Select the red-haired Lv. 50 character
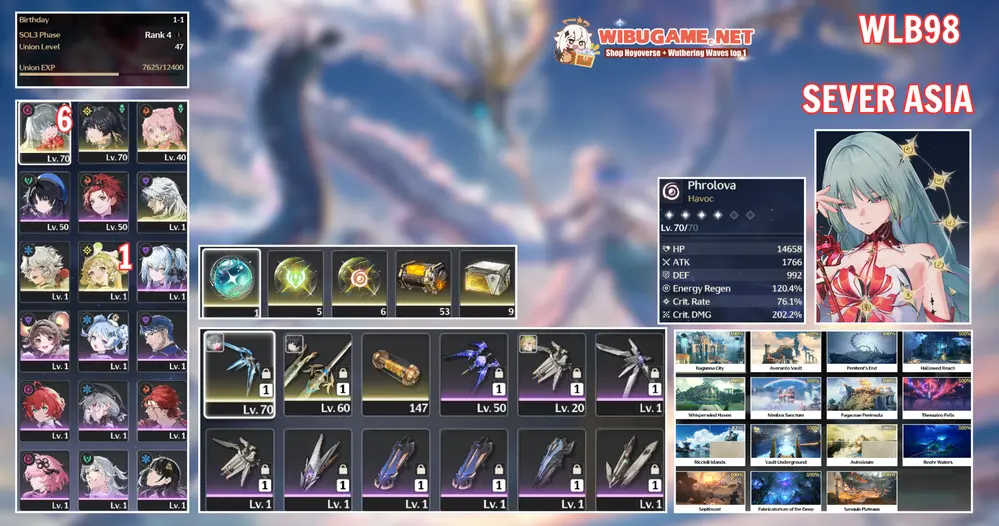 [x=103, y=200]
